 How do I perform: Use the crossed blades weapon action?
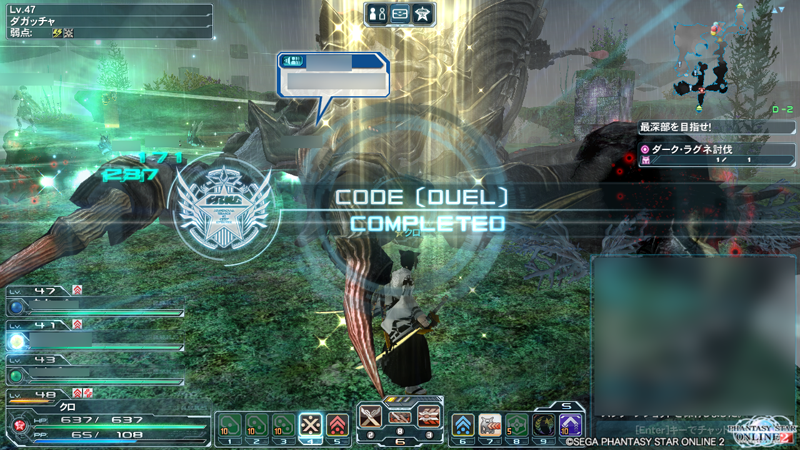click(x=372, y=415)
